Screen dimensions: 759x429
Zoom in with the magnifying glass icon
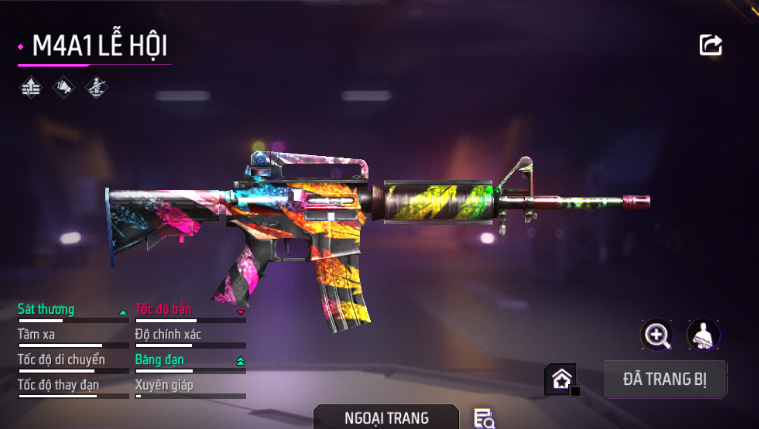tap(657, 335)
